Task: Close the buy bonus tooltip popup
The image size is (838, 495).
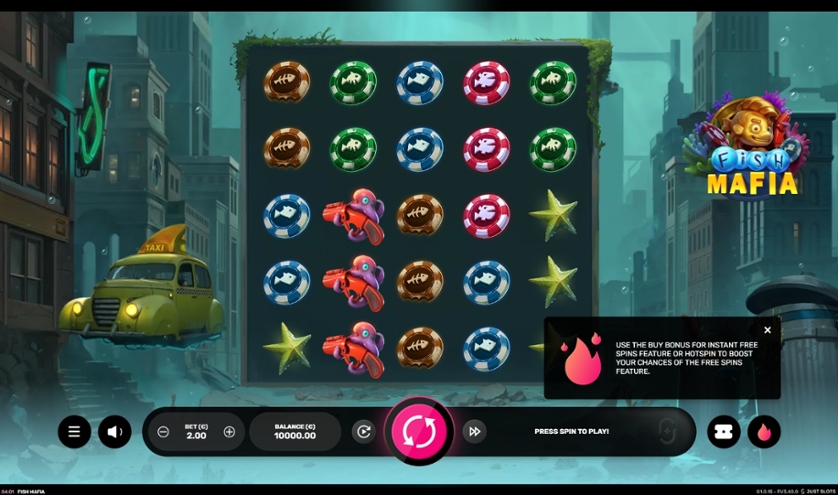Action: tap(767, 330)
